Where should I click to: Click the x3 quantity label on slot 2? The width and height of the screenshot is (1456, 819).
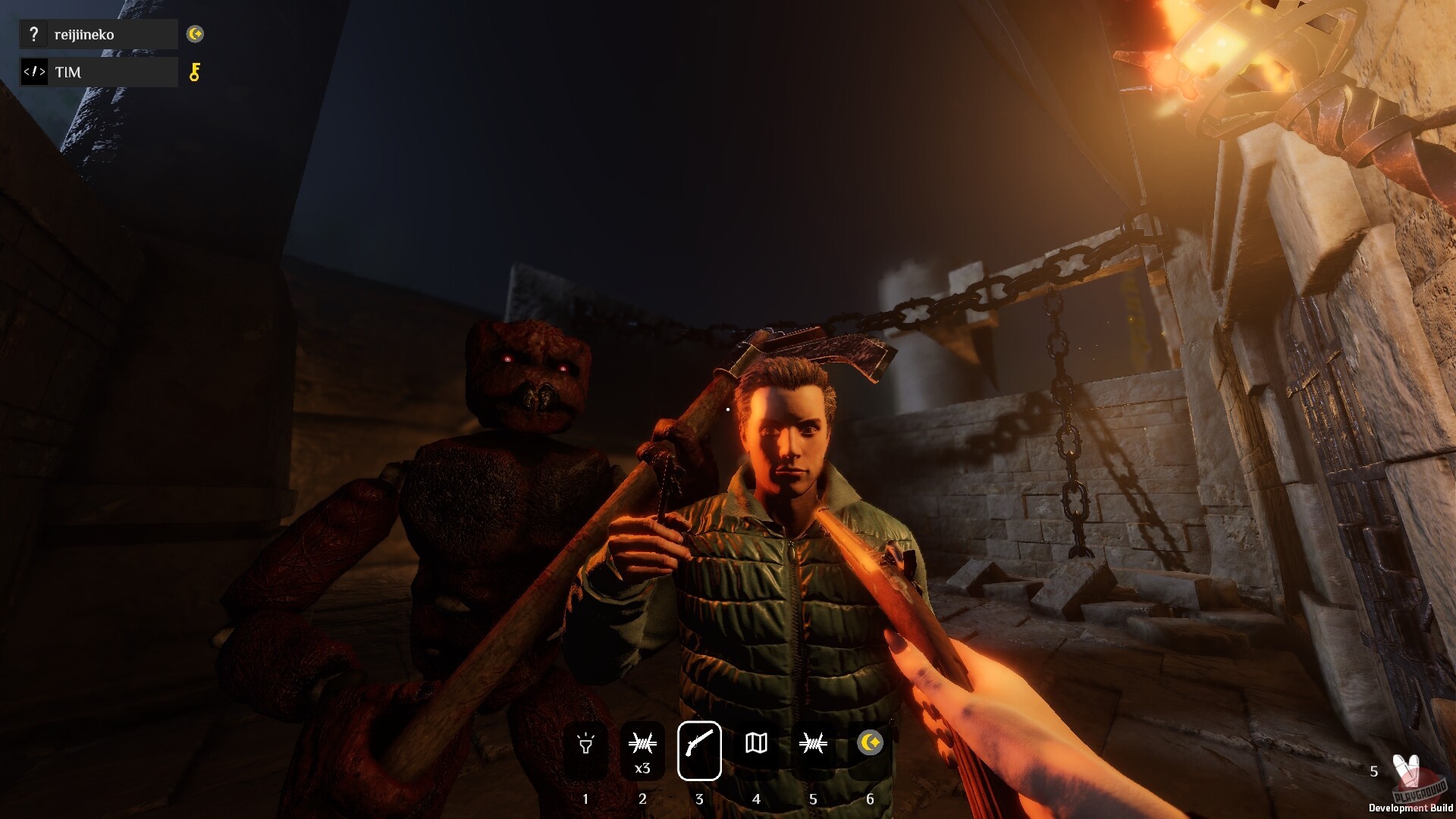coord(642,767)
